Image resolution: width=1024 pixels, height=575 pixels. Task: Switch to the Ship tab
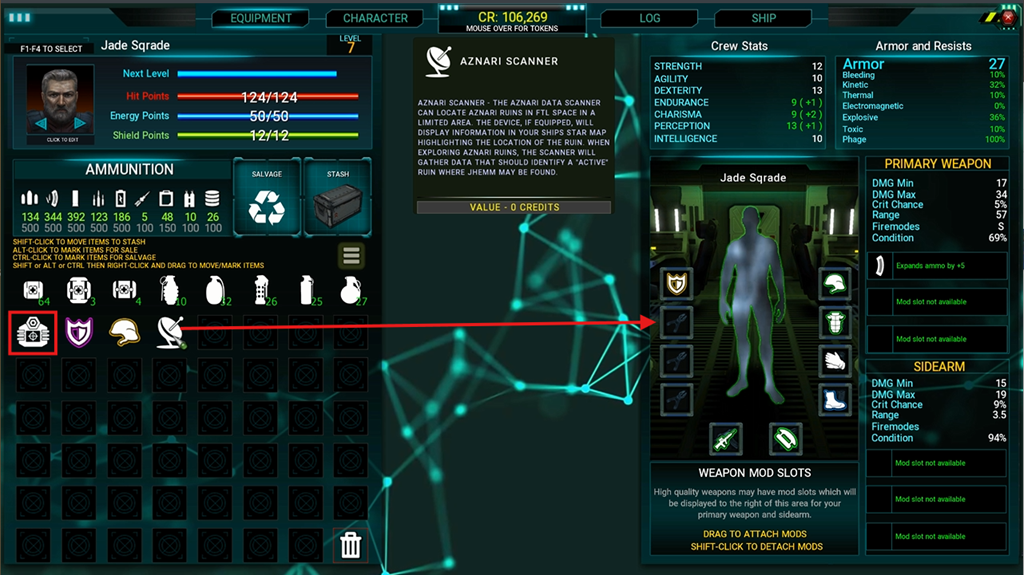coord(764,18)
